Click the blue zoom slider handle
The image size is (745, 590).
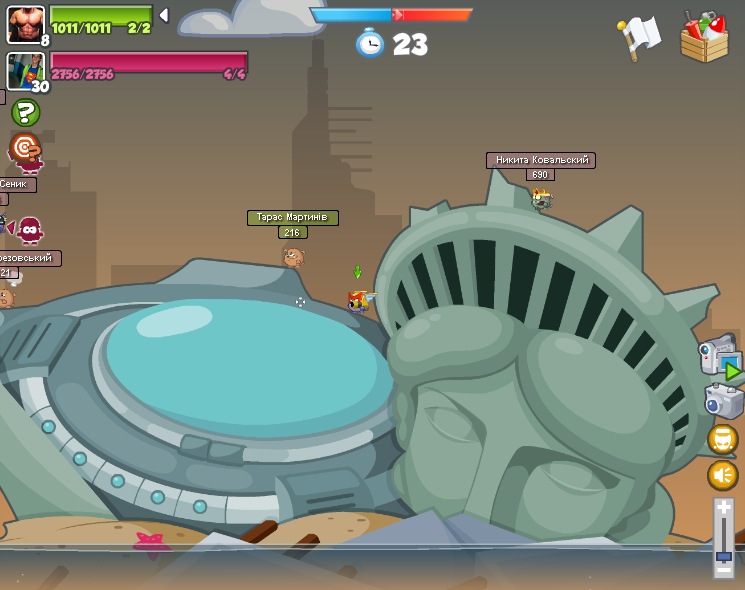coord(723,556)
